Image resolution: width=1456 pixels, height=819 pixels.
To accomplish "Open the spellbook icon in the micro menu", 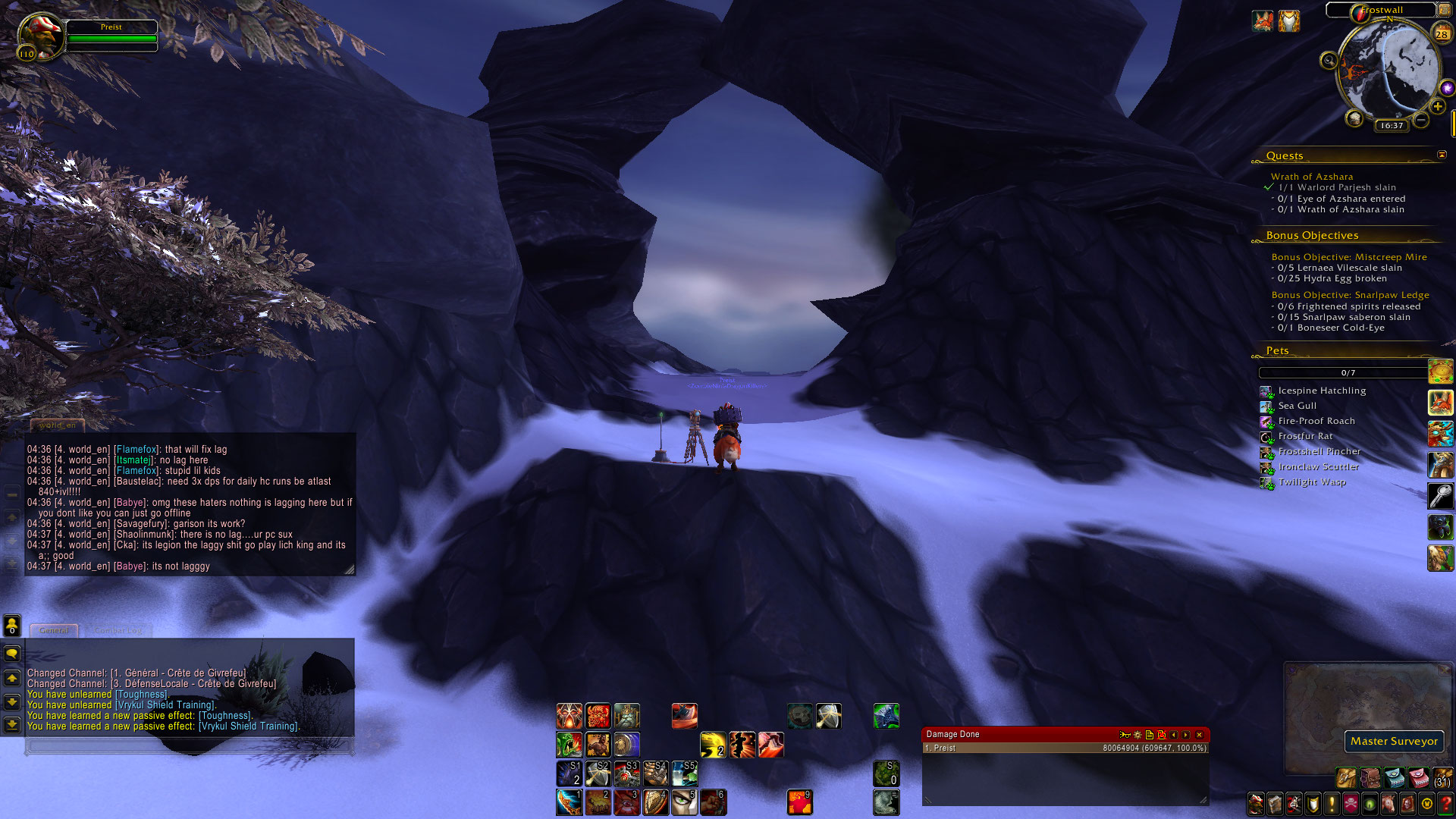I will point(1273,805).
